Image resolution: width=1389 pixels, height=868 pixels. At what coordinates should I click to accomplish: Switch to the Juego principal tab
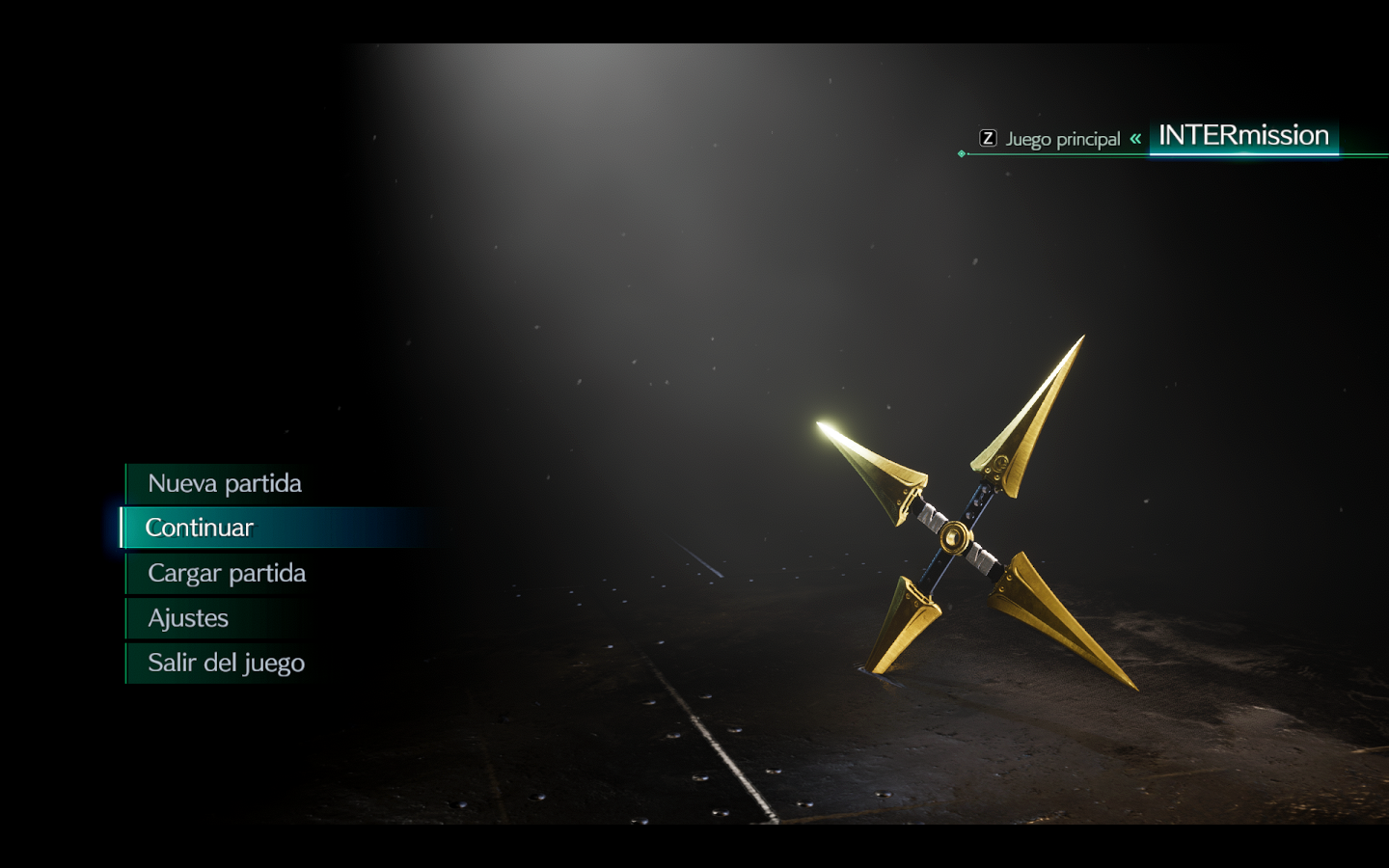click(x=1061, y=139)
